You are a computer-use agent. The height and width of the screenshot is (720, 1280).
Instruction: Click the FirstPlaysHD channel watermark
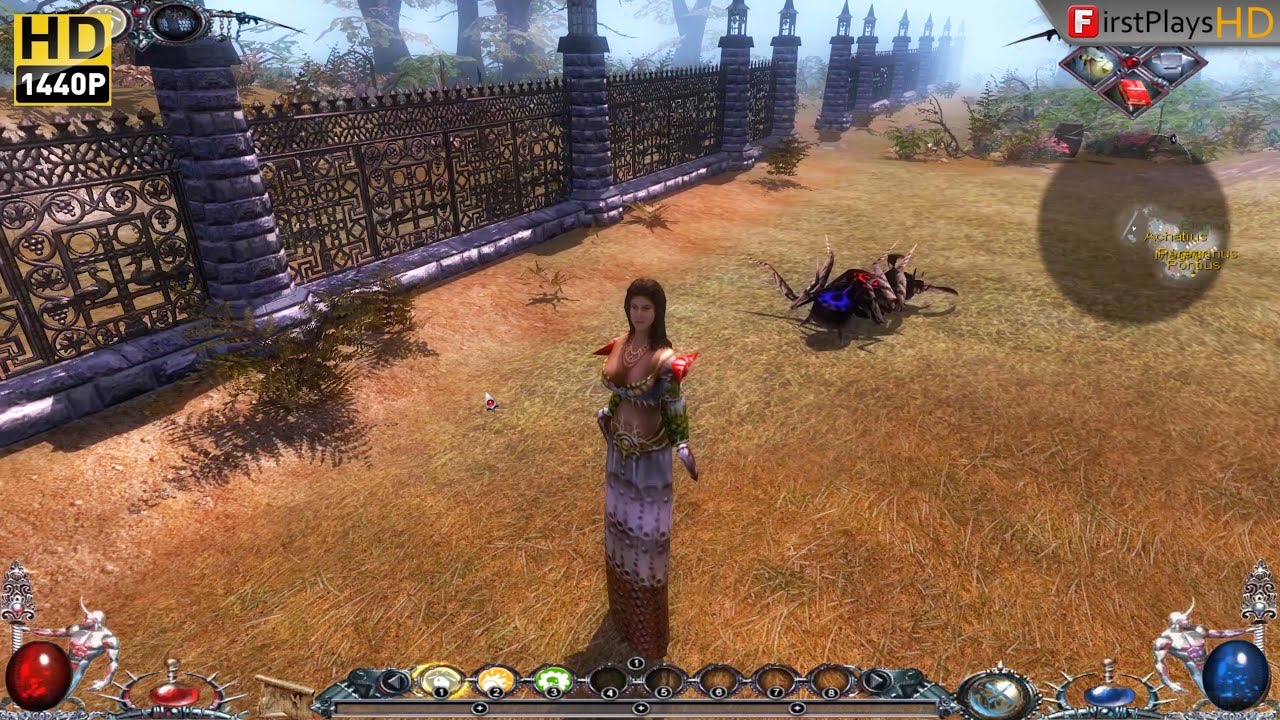(x=1168, y=22)
